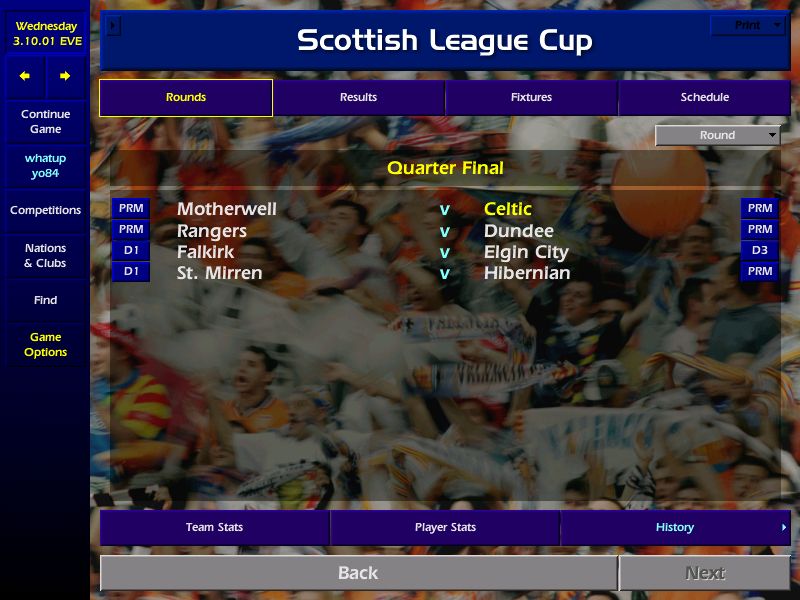Open the Round dropdown
Screen dimensions: 800x600
coord(718,136)
